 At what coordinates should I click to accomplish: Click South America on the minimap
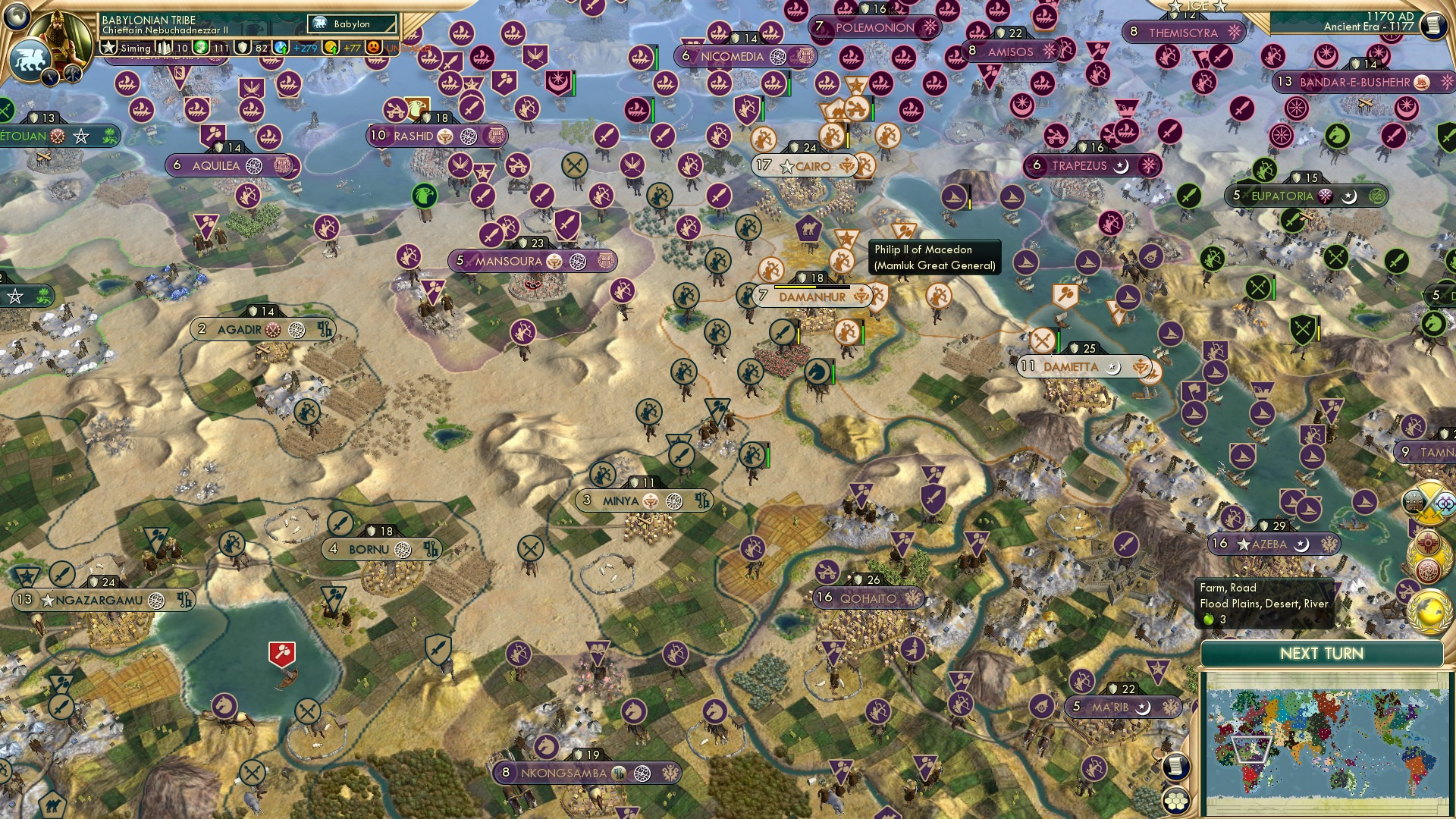point(1416,764)
